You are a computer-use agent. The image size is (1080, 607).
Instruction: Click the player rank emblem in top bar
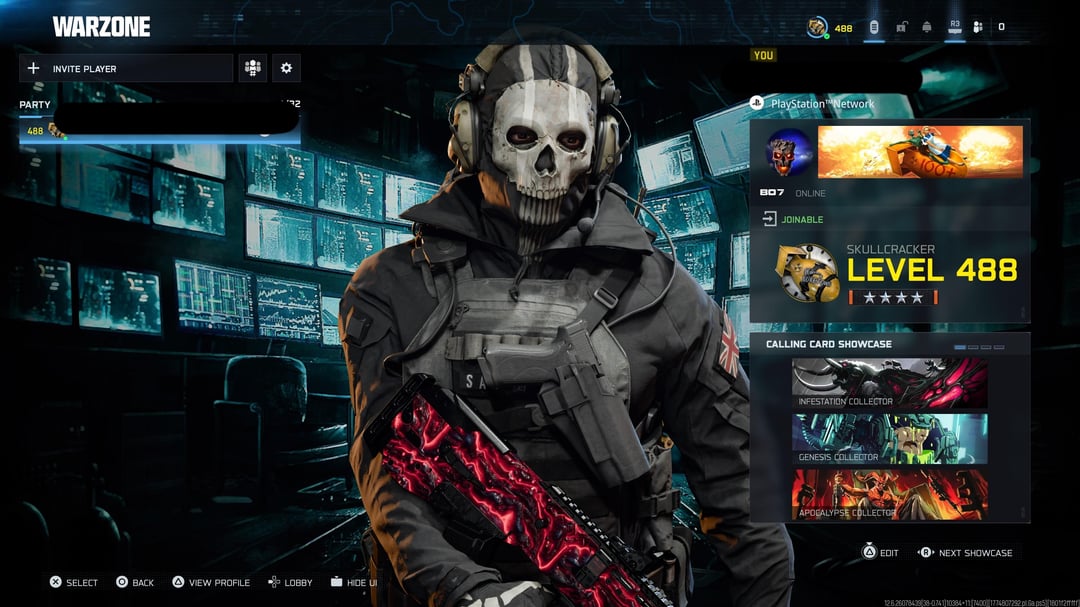coord(818,27)
